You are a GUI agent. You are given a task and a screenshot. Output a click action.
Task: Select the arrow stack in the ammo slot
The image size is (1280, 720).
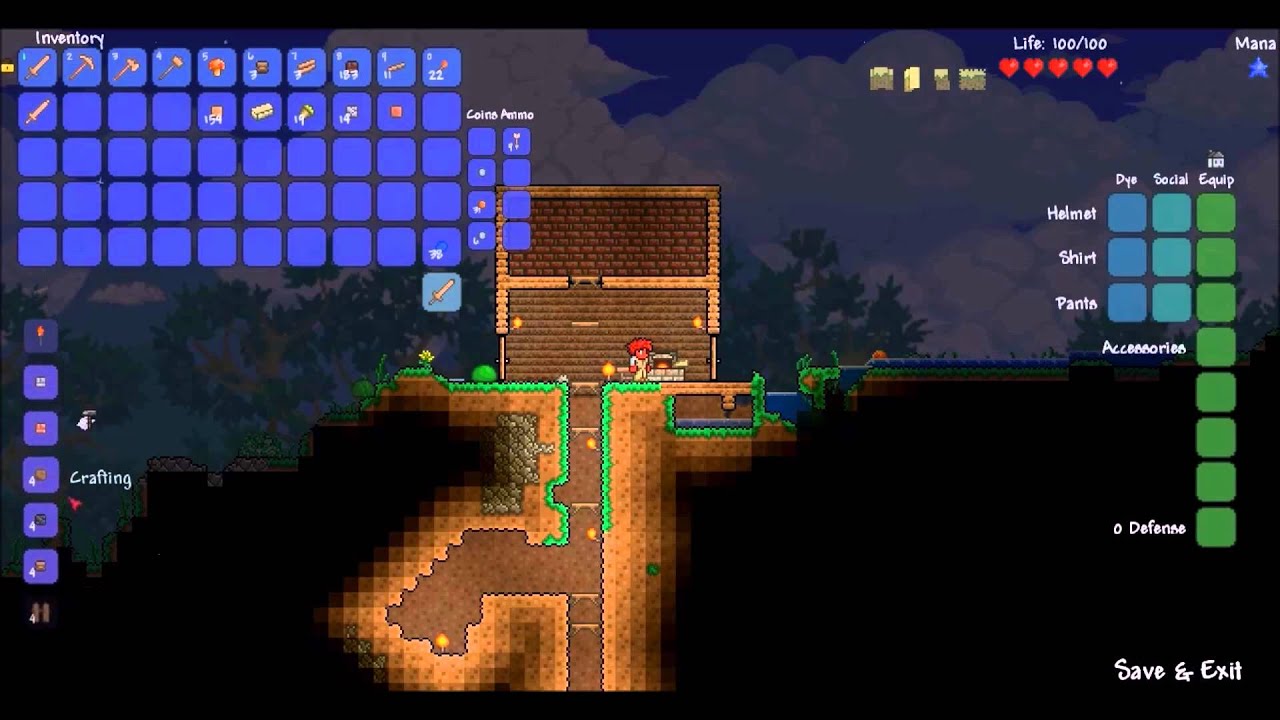[516, 141]
